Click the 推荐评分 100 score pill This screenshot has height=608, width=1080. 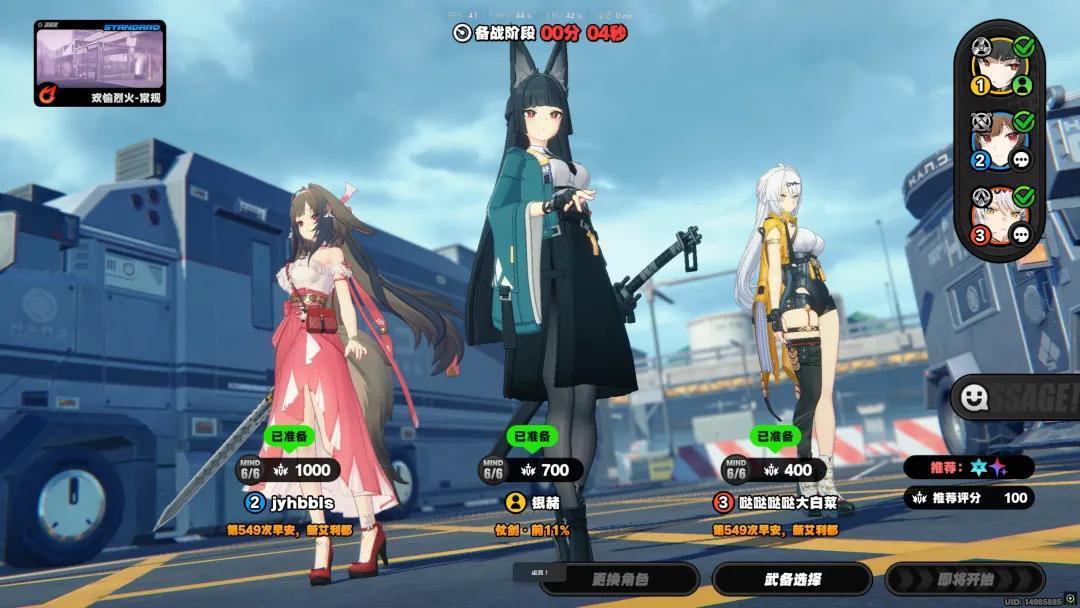click(x=968, y=498)
